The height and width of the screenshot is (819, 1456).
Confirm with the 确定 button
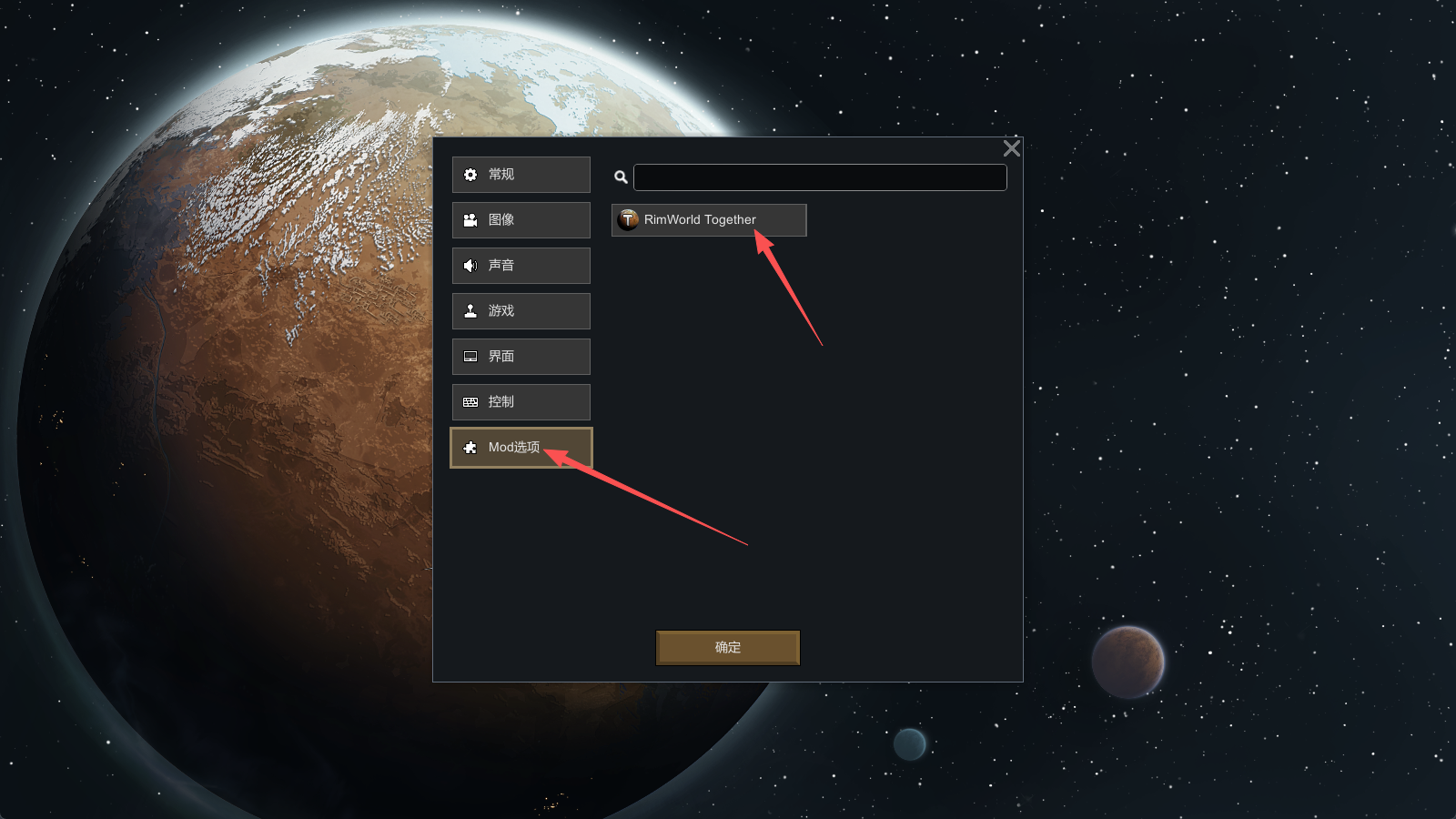click(727, 648)
